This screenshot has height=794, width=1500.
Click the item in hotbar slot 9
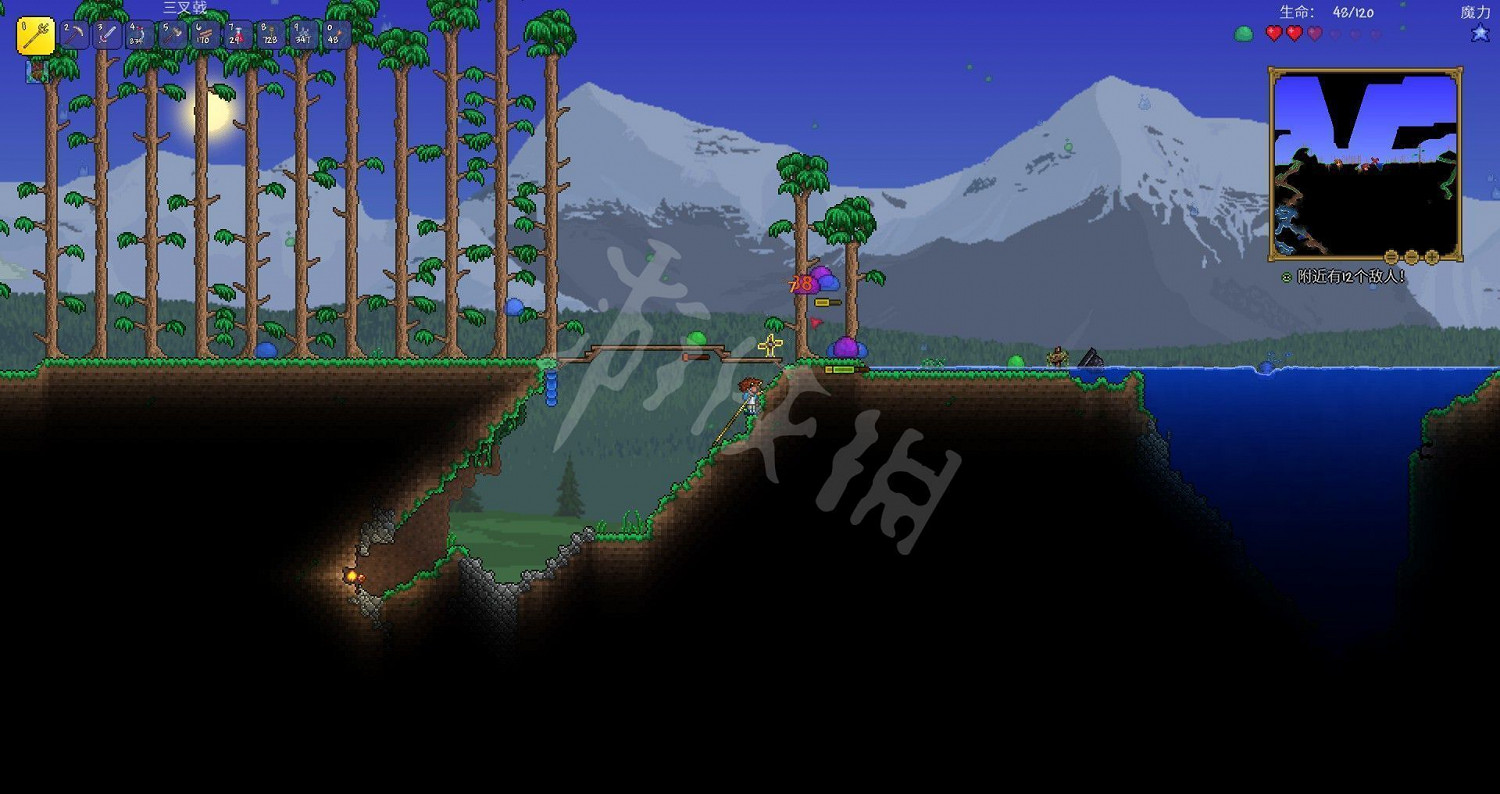(x=302, y=33)
